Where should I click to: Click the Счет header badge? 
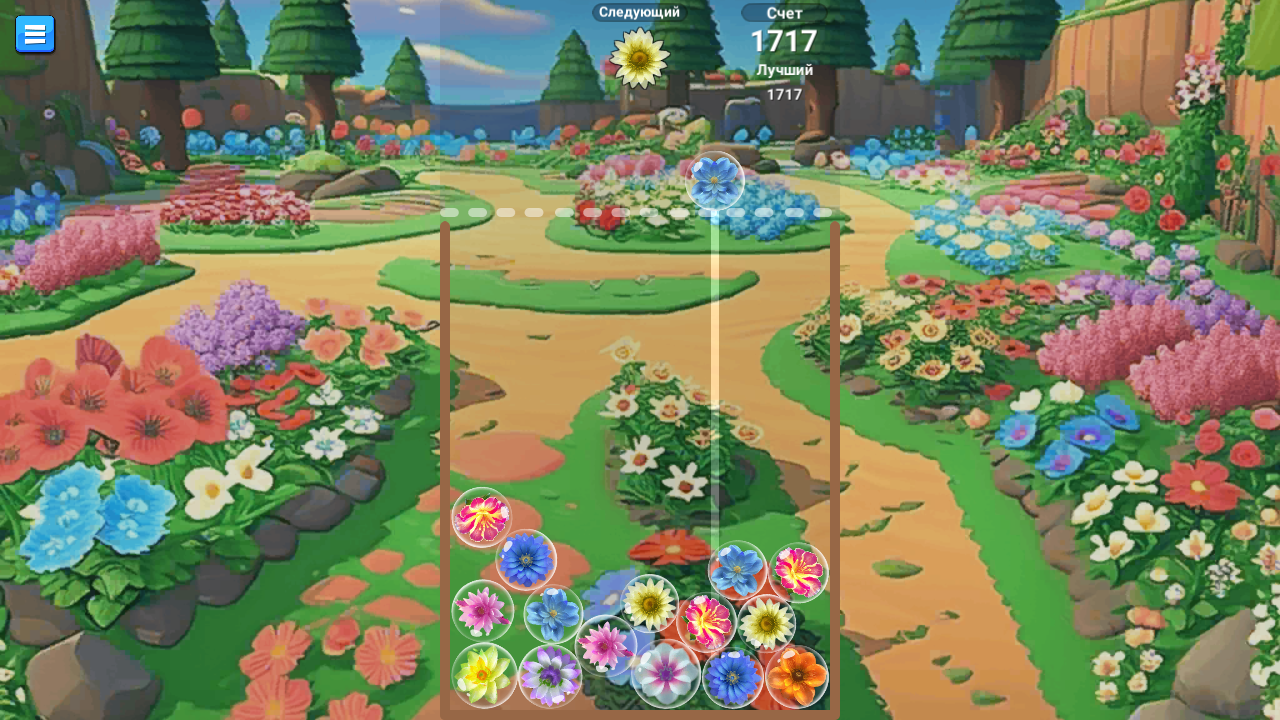click(x=783, y=13)
